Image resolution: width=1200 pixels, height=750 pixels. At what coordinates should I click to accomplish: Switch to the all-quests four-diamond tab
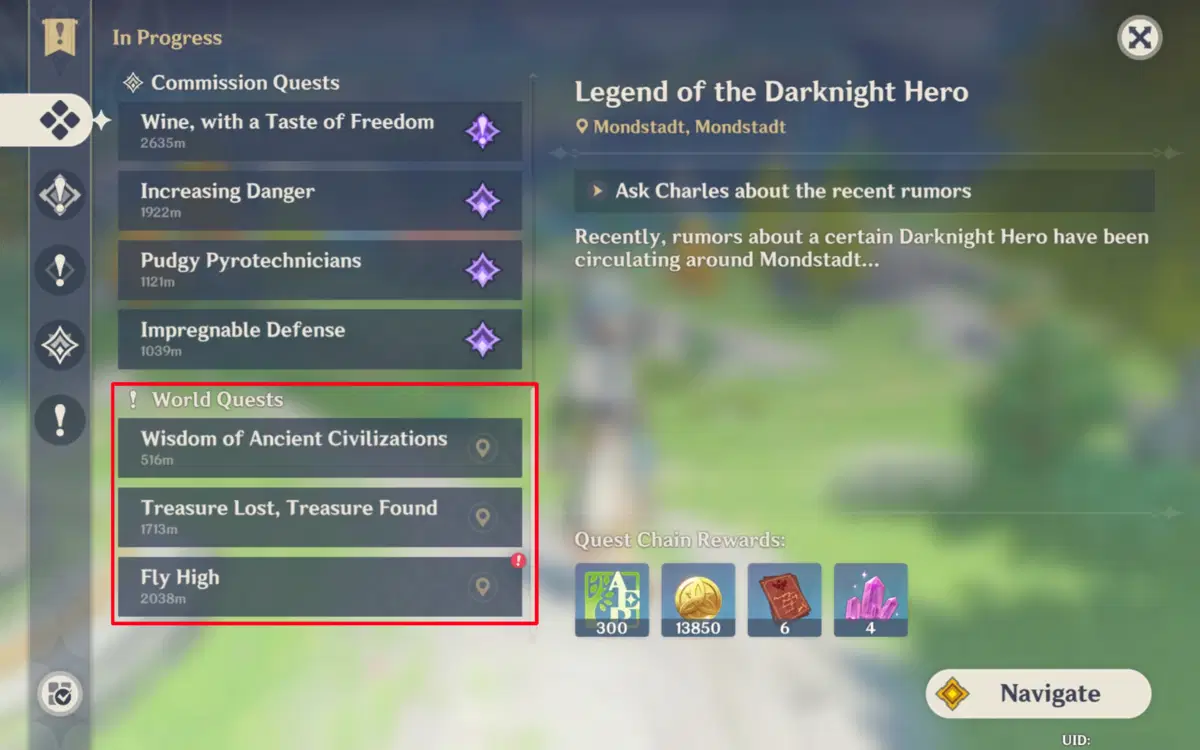(x=59, y=121)
